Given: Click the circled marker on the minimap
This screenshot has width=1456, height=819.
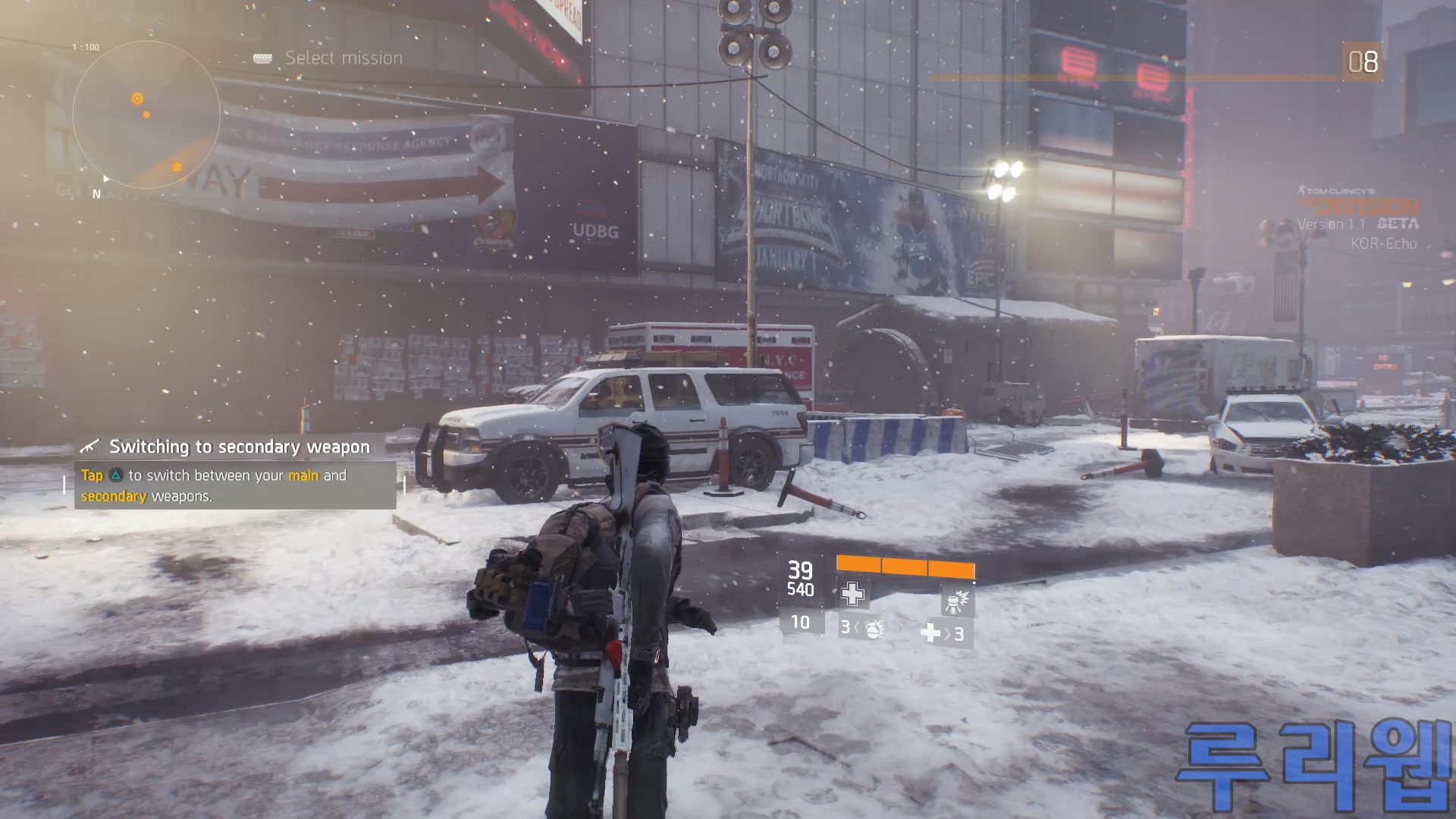Looking at the screenshot, I should click(x=137, y=99).
